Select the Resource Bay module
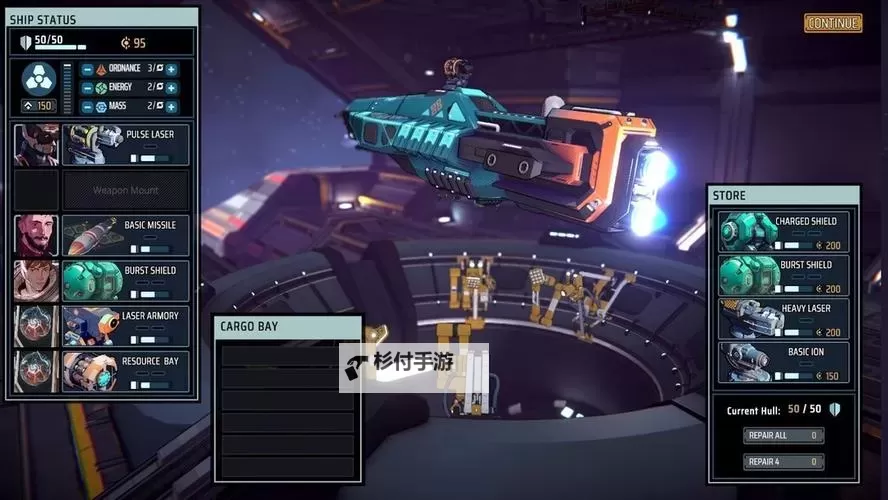 click(x=126, y=371)
